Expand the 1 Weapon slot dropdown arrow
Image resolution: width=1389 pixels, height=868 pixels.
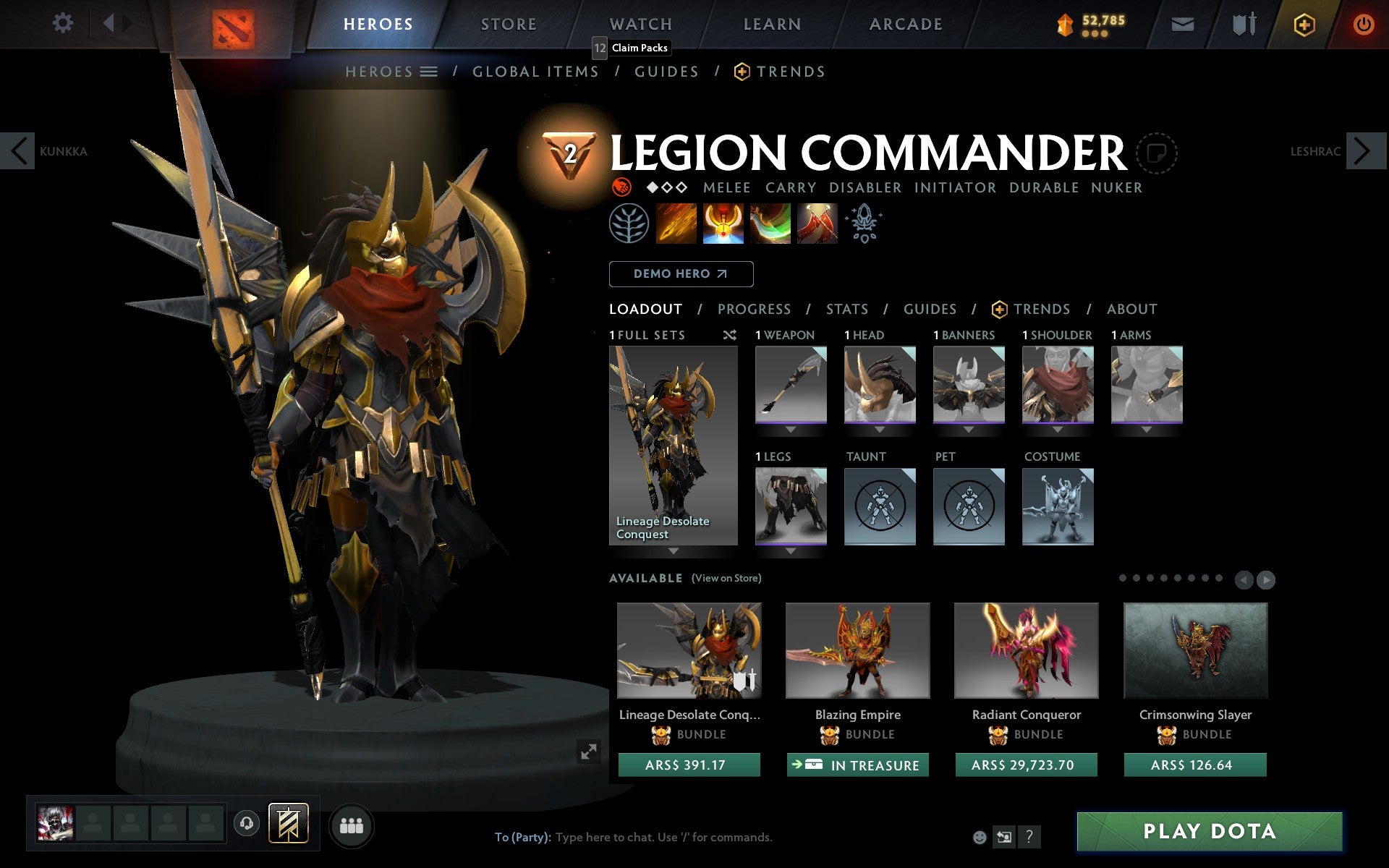point(790,428)
